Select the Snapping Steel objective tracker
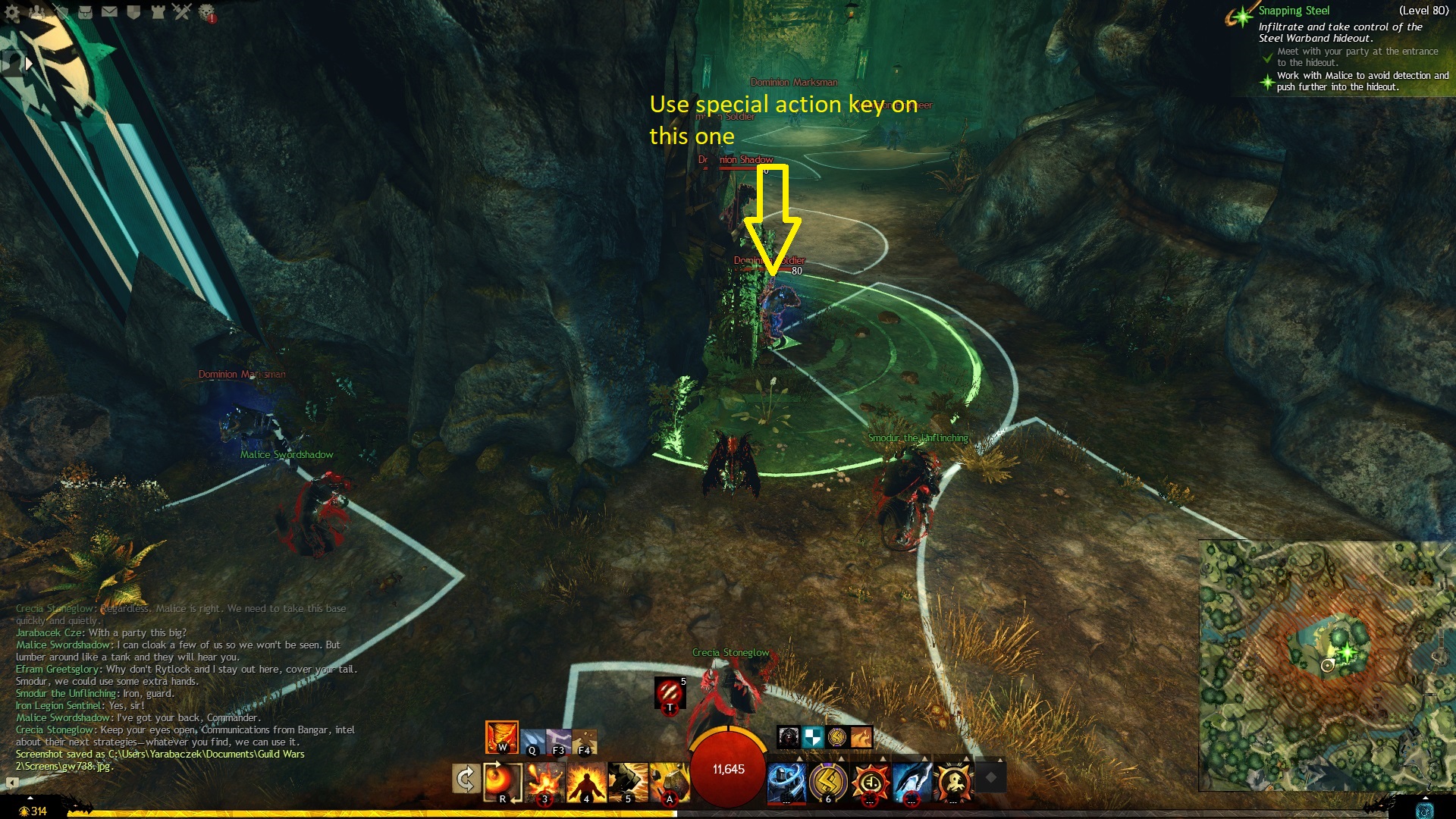Viewport: 1456px width, 819px height. click(x=1293, y=11)
